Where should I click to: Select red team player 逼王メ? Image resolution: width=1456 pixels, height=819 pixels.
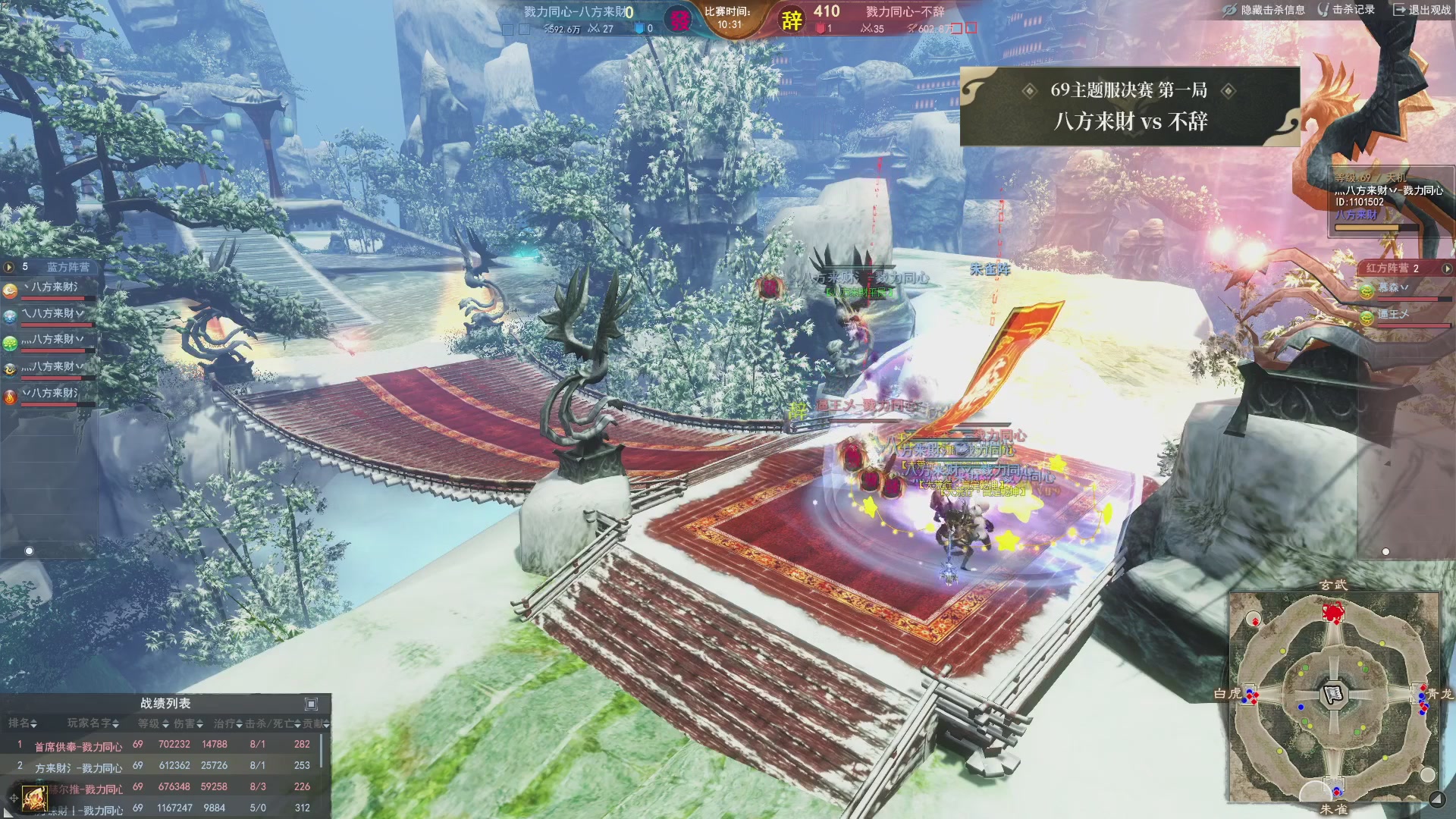click(1392, 315)
